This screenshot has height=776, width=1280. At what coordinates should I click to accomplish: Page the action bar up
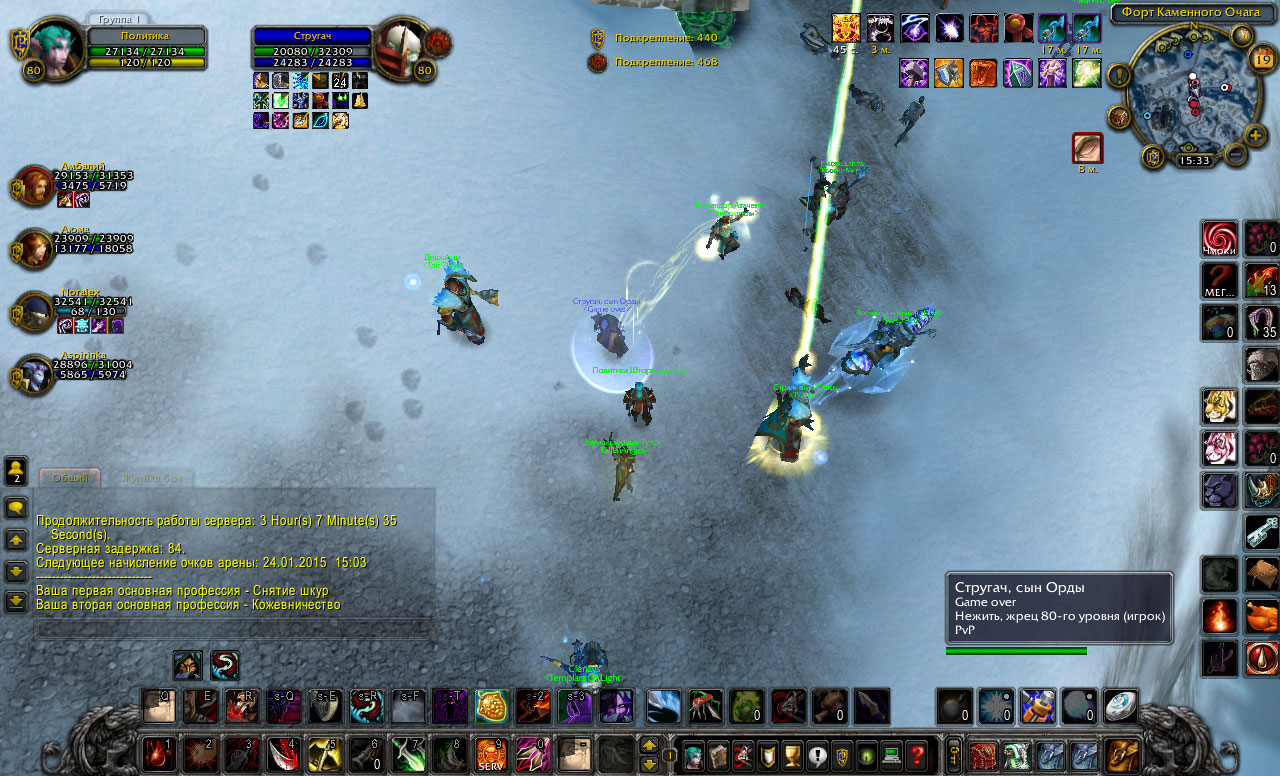(x=648, y=745)
